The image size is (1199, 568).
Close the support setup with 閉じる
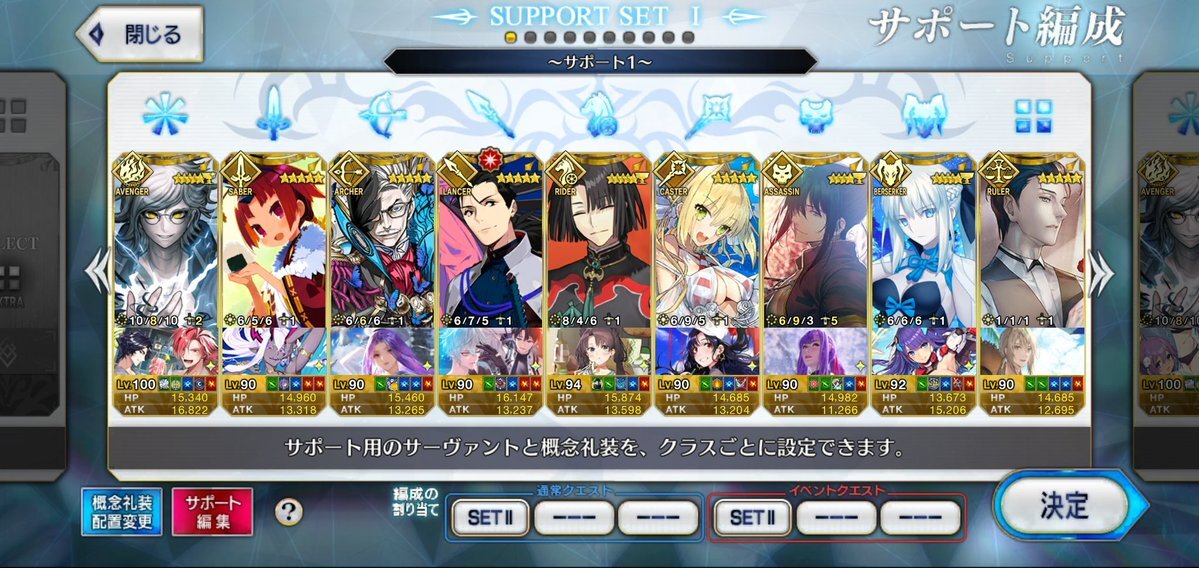pos(140,34)
